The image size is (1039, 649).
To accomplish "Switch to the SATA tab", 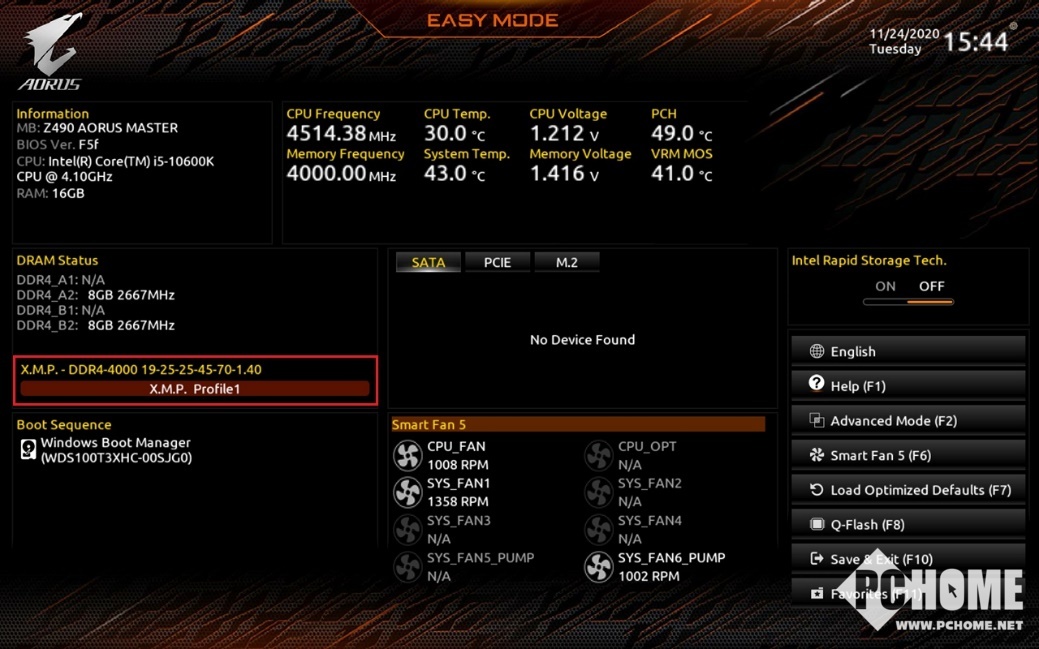I will tap(428, 262).
